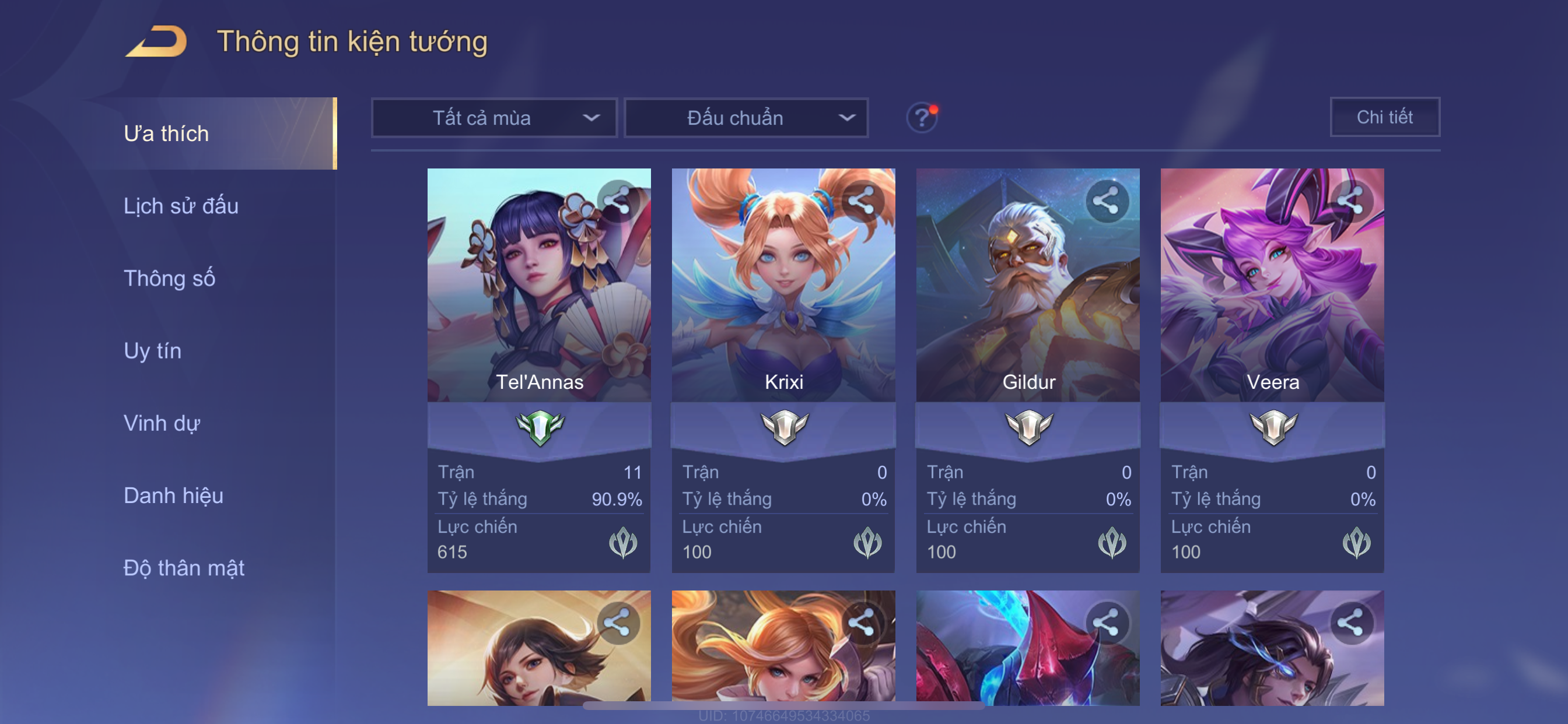The image size is (1568, 724).
Task: Open the Chi tiết details button
Action: click(1384, 117)
